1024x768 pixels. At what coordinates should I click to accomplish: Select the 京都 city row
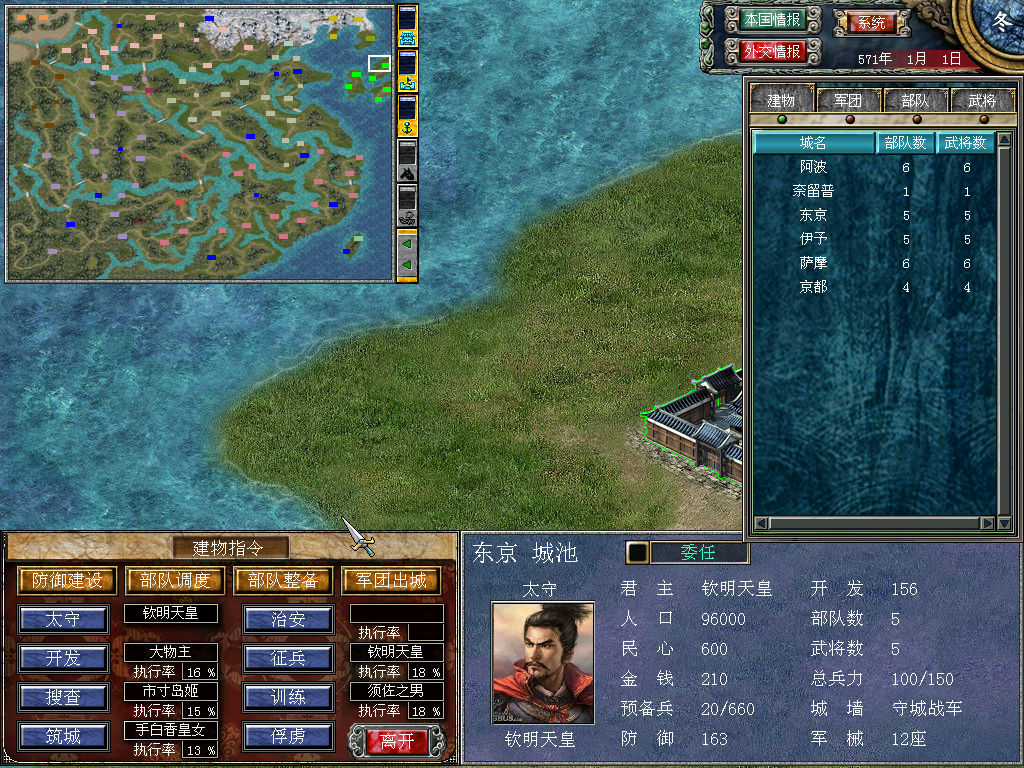pyautogui.click(x=814, y=287)
